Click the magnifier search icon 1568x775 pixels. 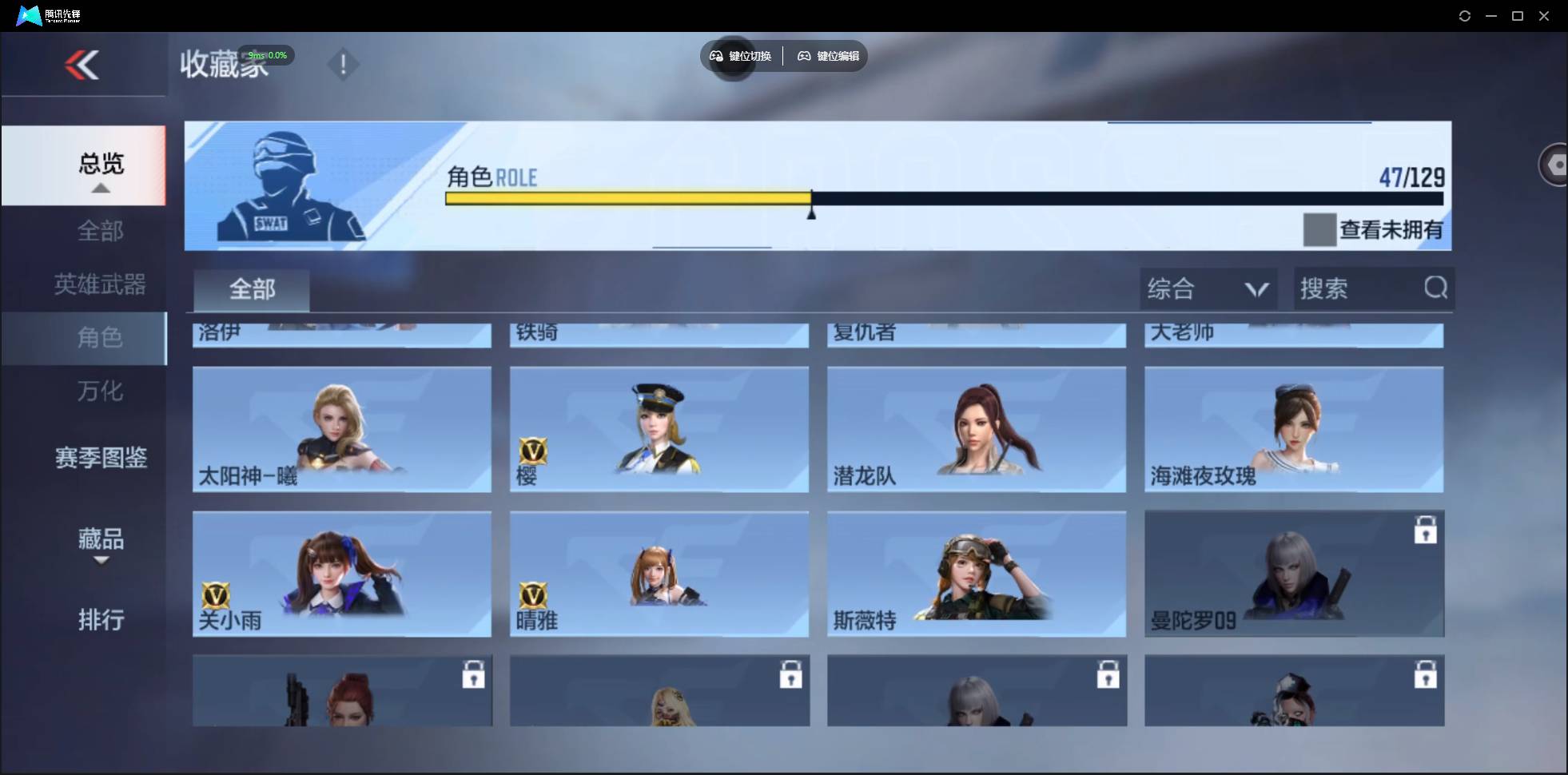(x=1435, y=288)
